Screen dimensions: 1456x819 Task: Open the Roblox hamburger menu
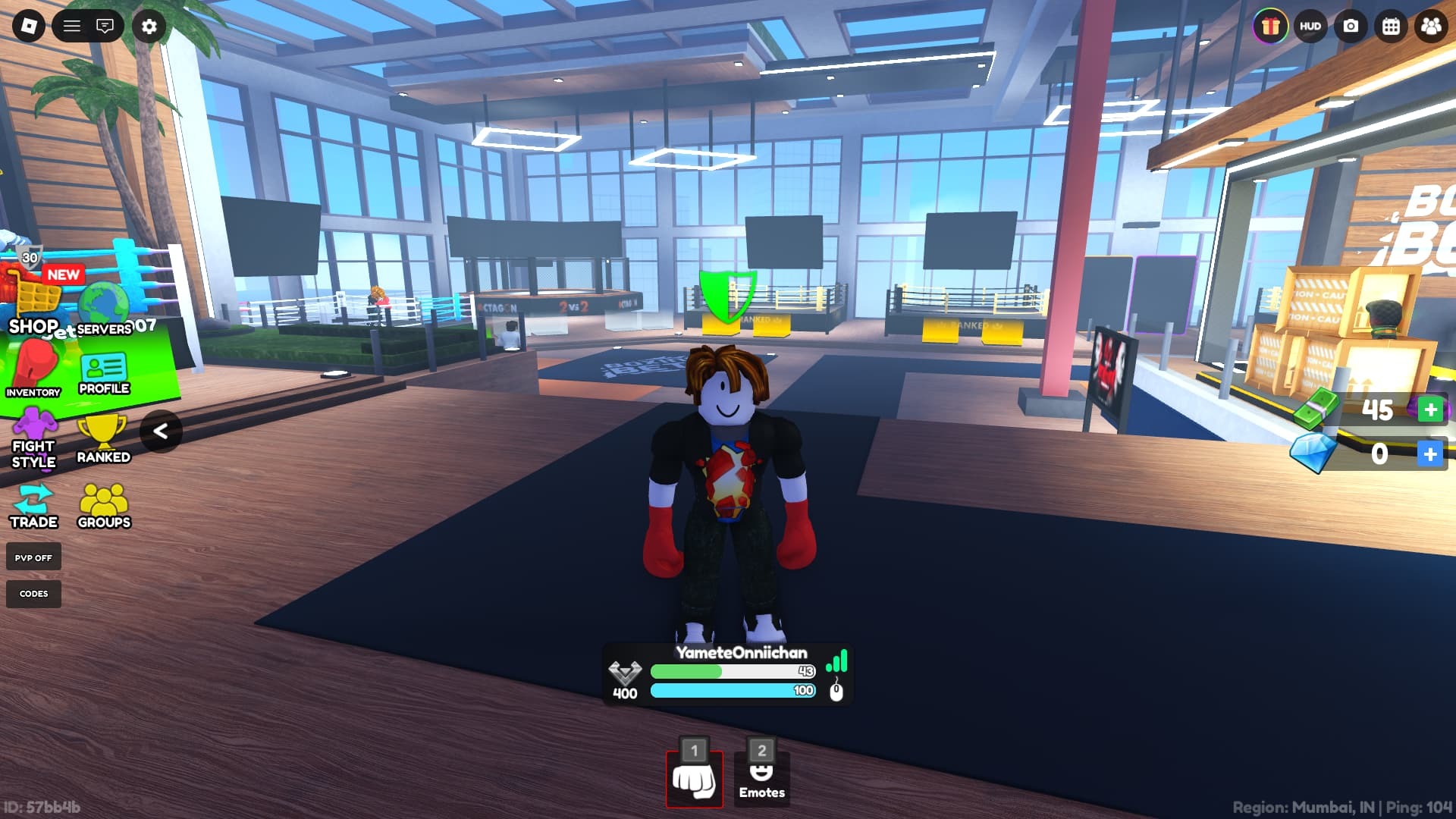coord(72,26)
